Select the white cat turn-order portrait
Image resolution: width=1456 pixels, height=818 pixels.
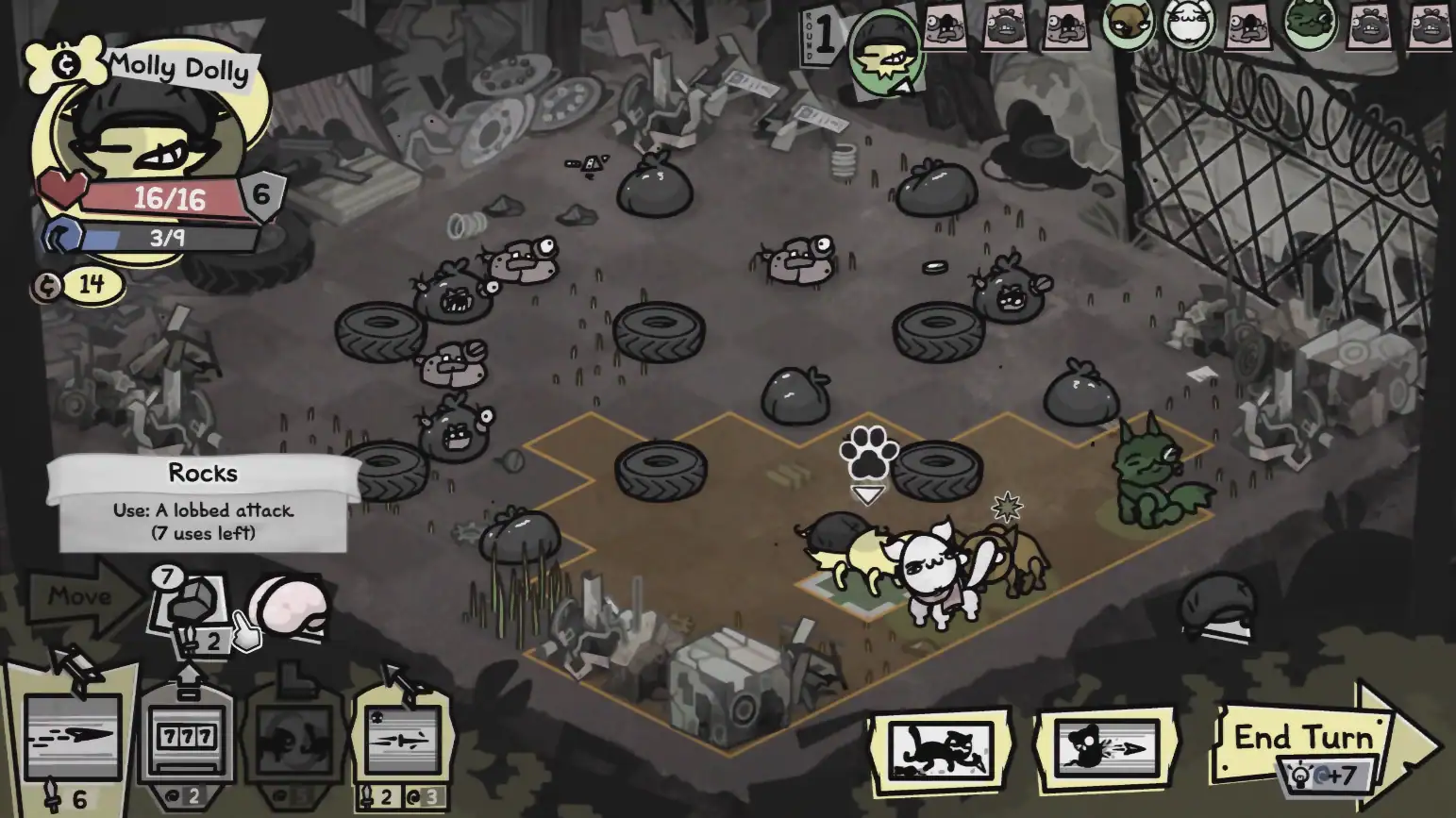1188,24
